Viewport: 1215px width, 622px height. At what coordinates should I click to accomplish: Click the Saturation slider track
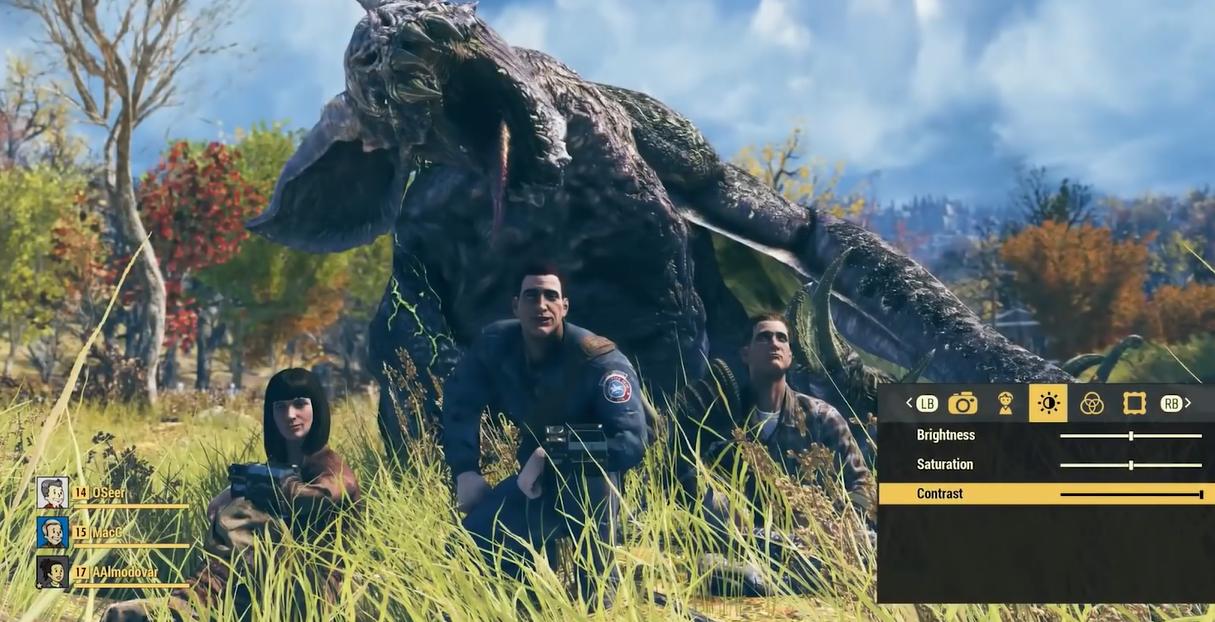1130,465
